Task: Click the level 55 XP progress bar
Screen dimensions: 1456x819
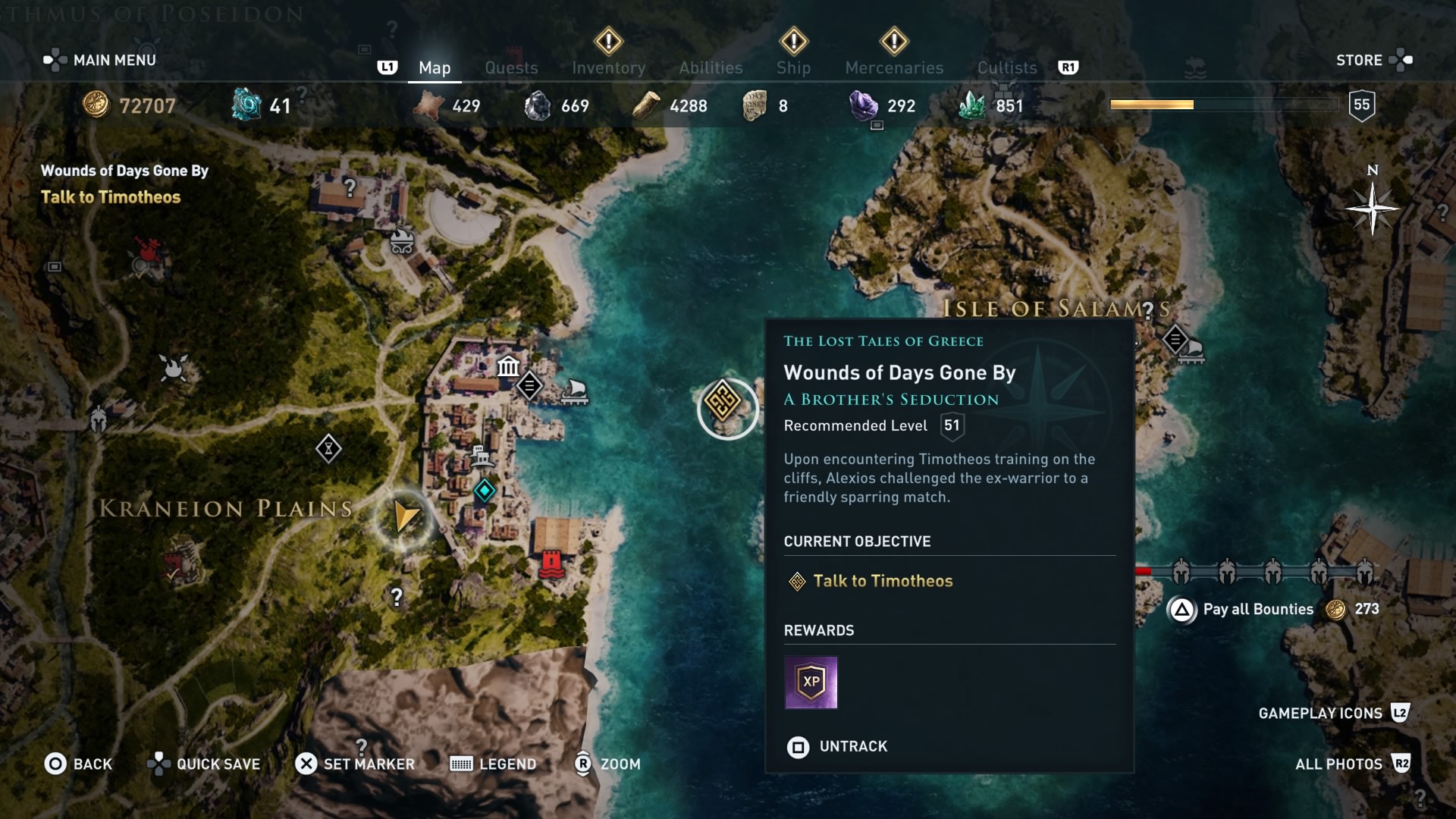Action: (x=1225, y=105)
